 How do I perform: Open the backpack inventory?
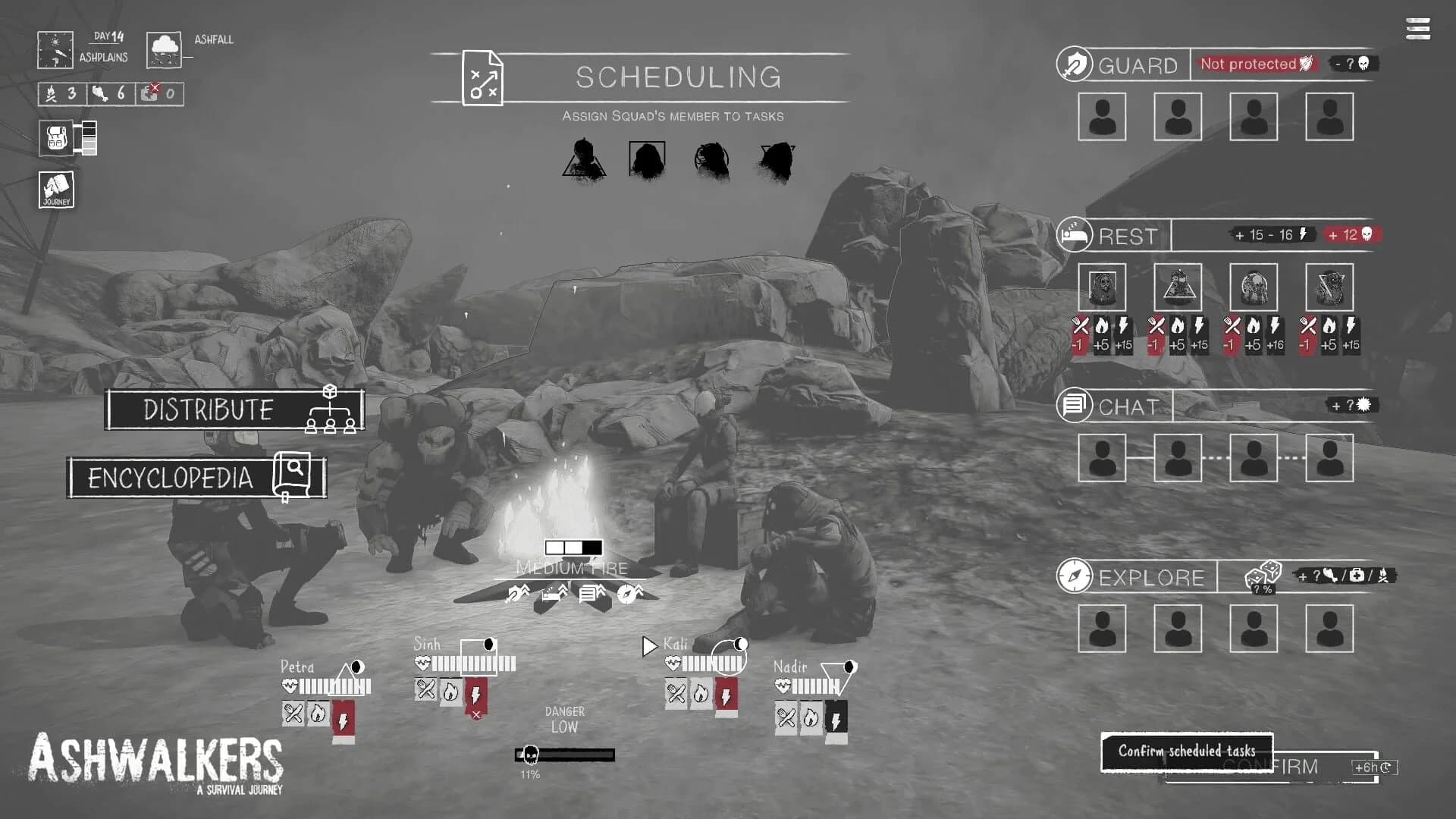click(x=57, y=139)
